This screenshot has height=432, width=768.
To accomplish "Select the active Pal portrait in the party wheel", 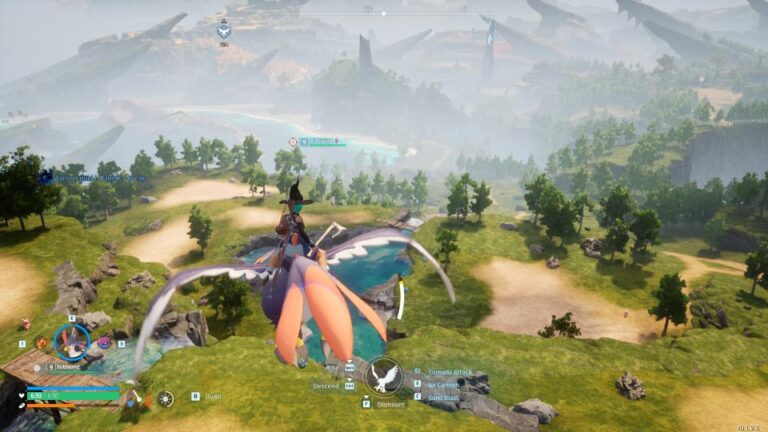I will pyautogui.click(x=71, y=342).
